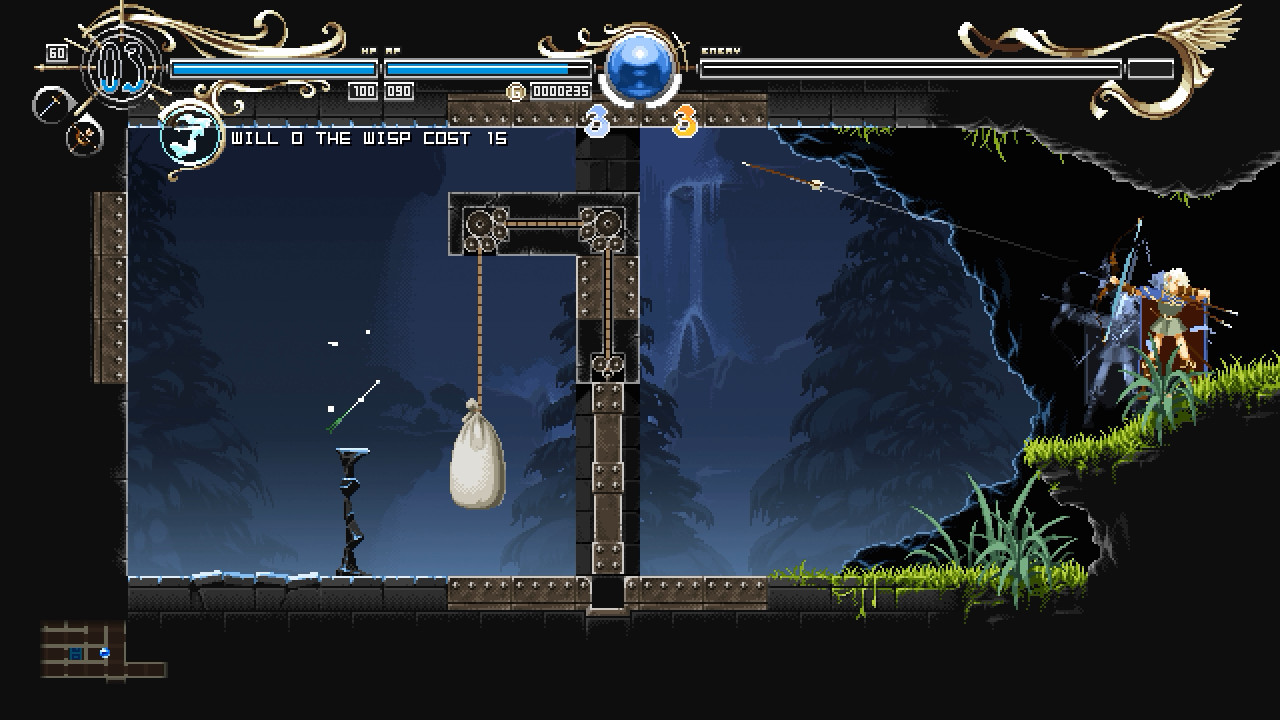Click the level 60 badge near the ornate frame
1280x720 pixels.
[56, 51]
